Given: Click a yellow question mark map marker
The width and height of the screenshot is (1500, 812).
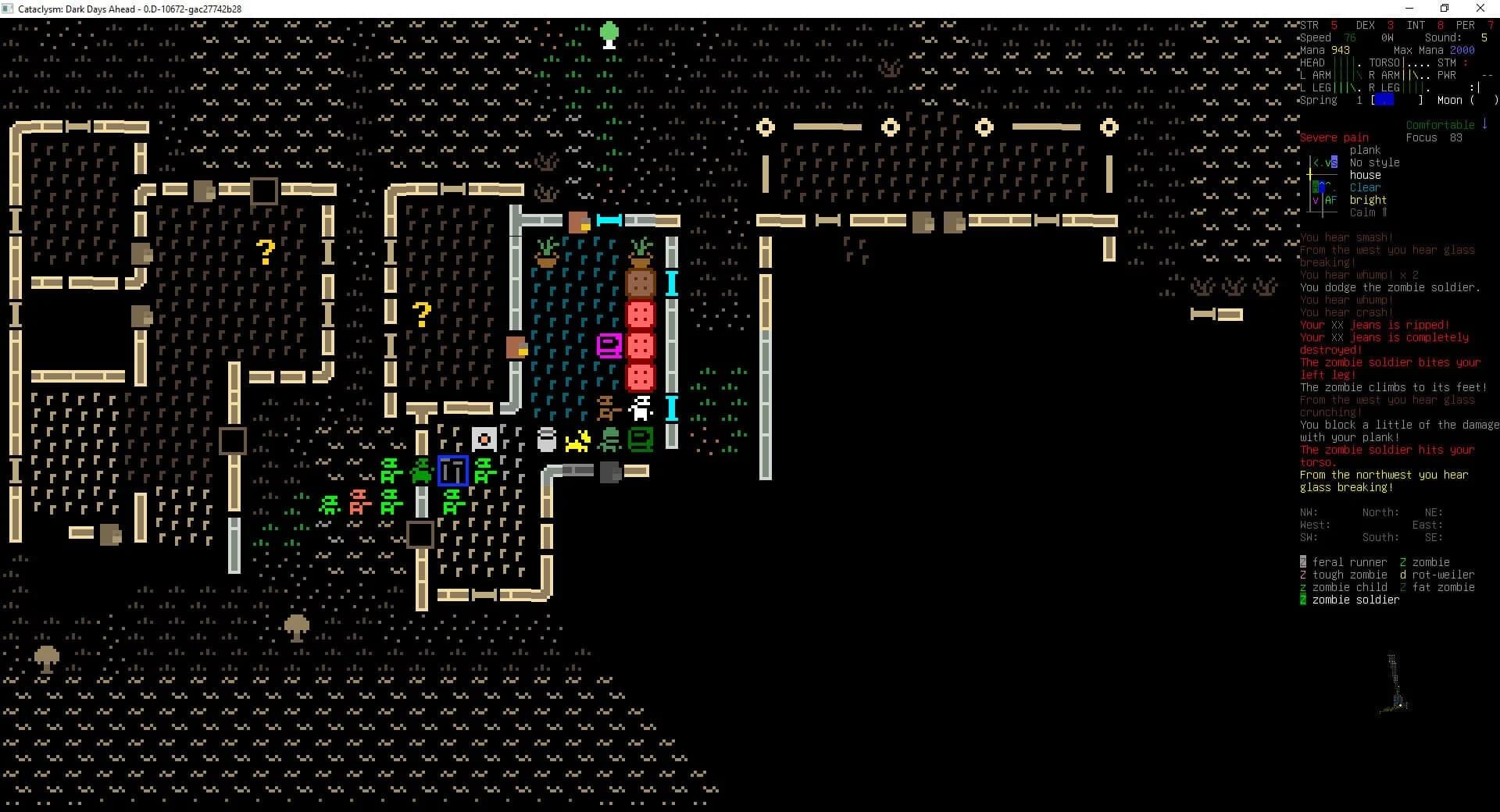Looking at the screenshot, I should coord(265,252).
